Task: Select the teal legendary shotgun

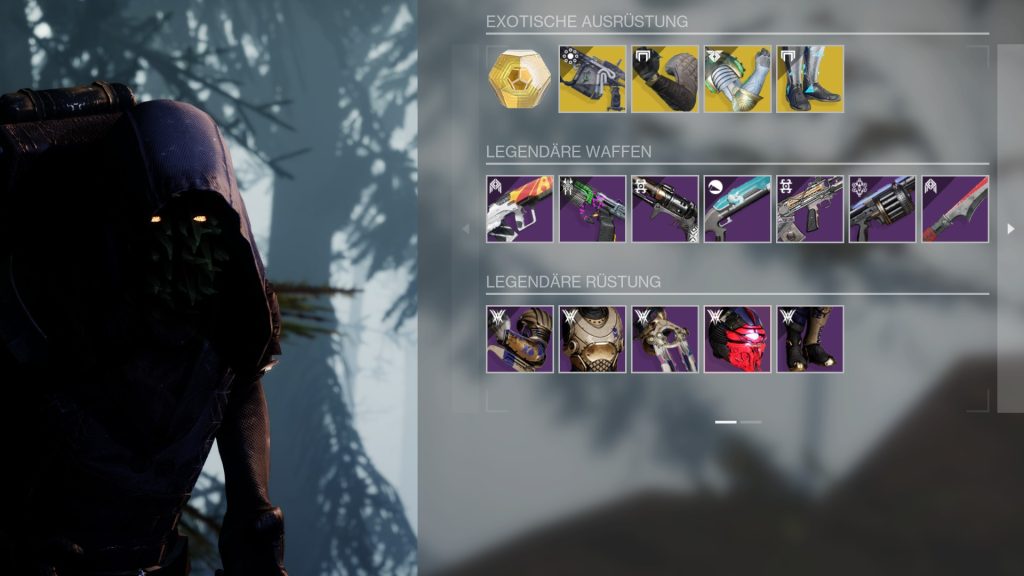Action: pos(738,209)
